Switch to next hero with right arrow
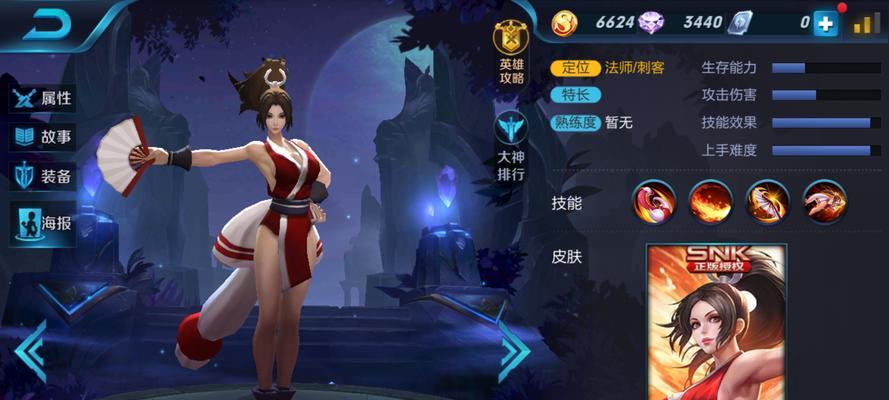The height and width of the screenshot is (400, 889). point(513,350)
